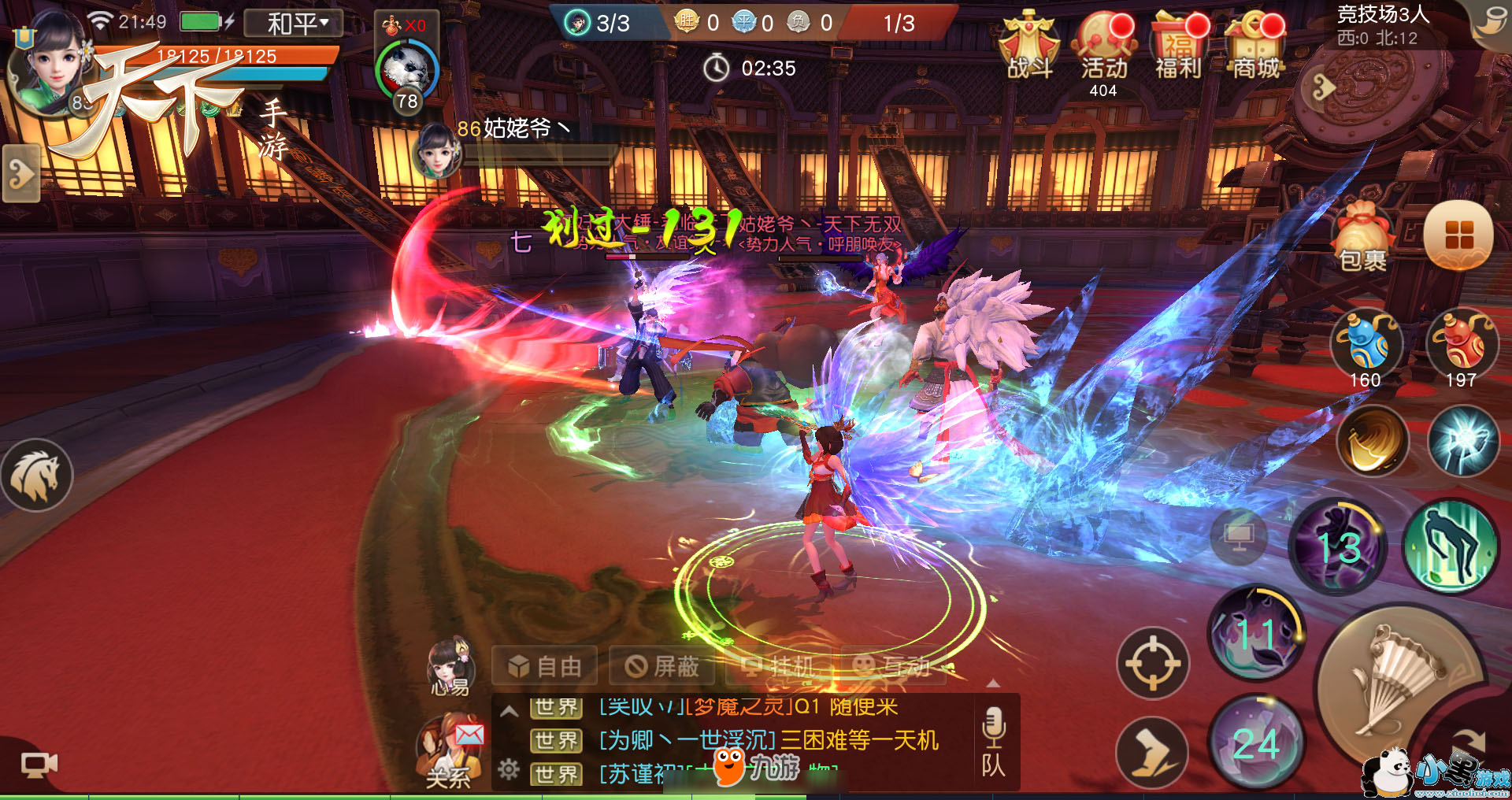The image size is (1512, 800).
Task: Activate the winged boot dodge skill
Action: (1152, 752)
